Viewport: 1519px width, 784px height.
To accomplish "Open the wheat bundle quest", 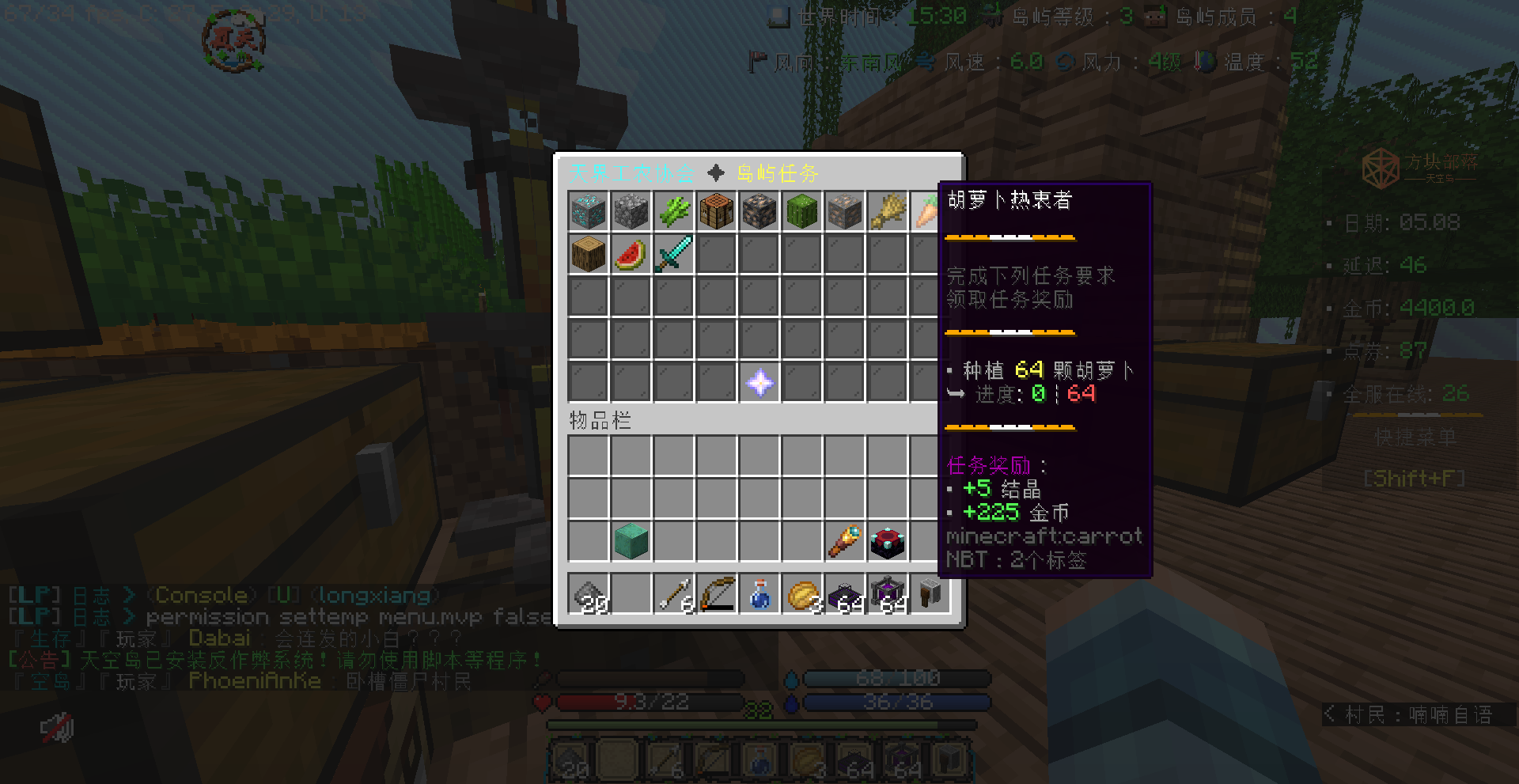I will (x=887, y=211).
